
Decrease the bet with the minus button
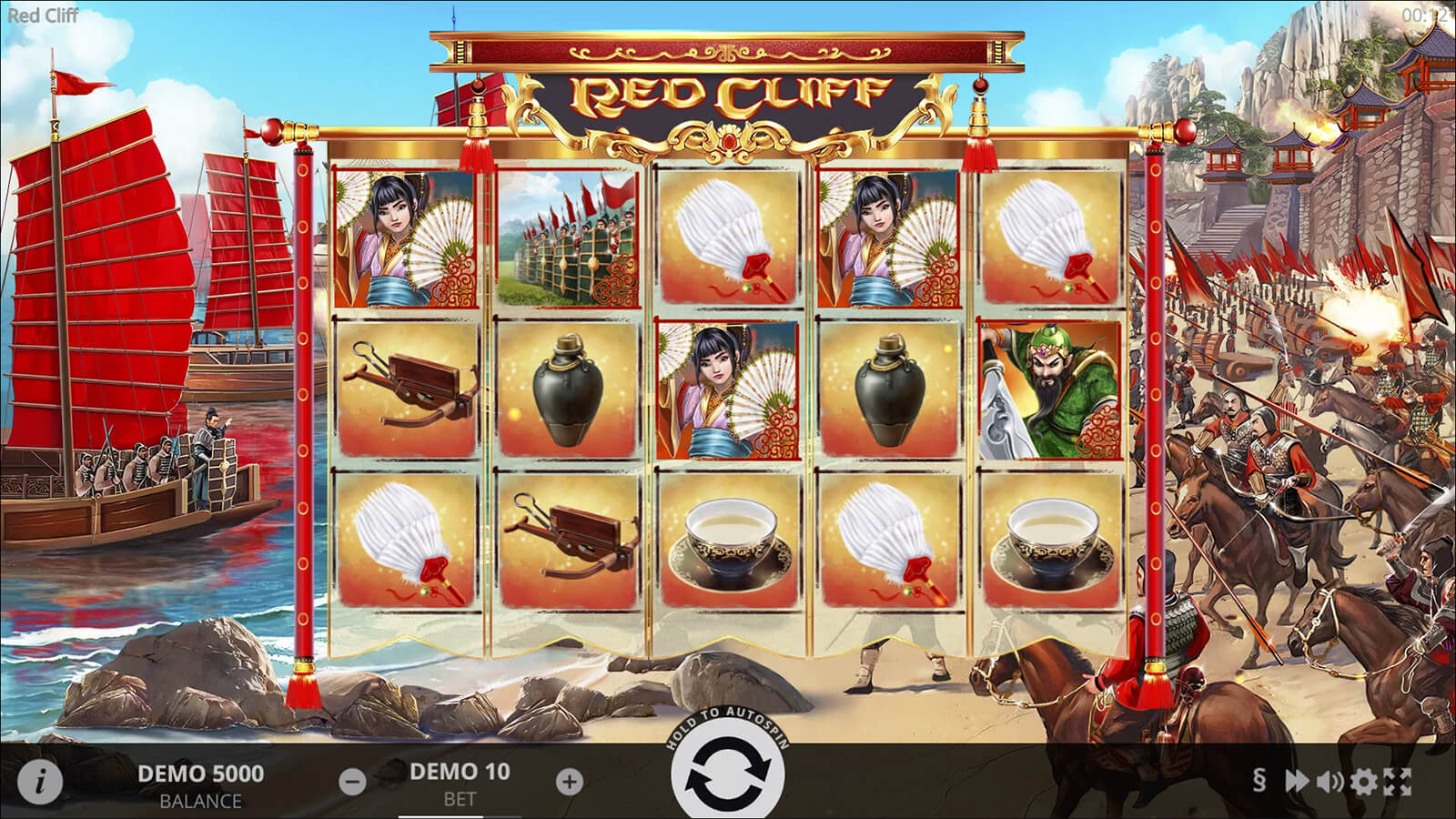[353, 781]
